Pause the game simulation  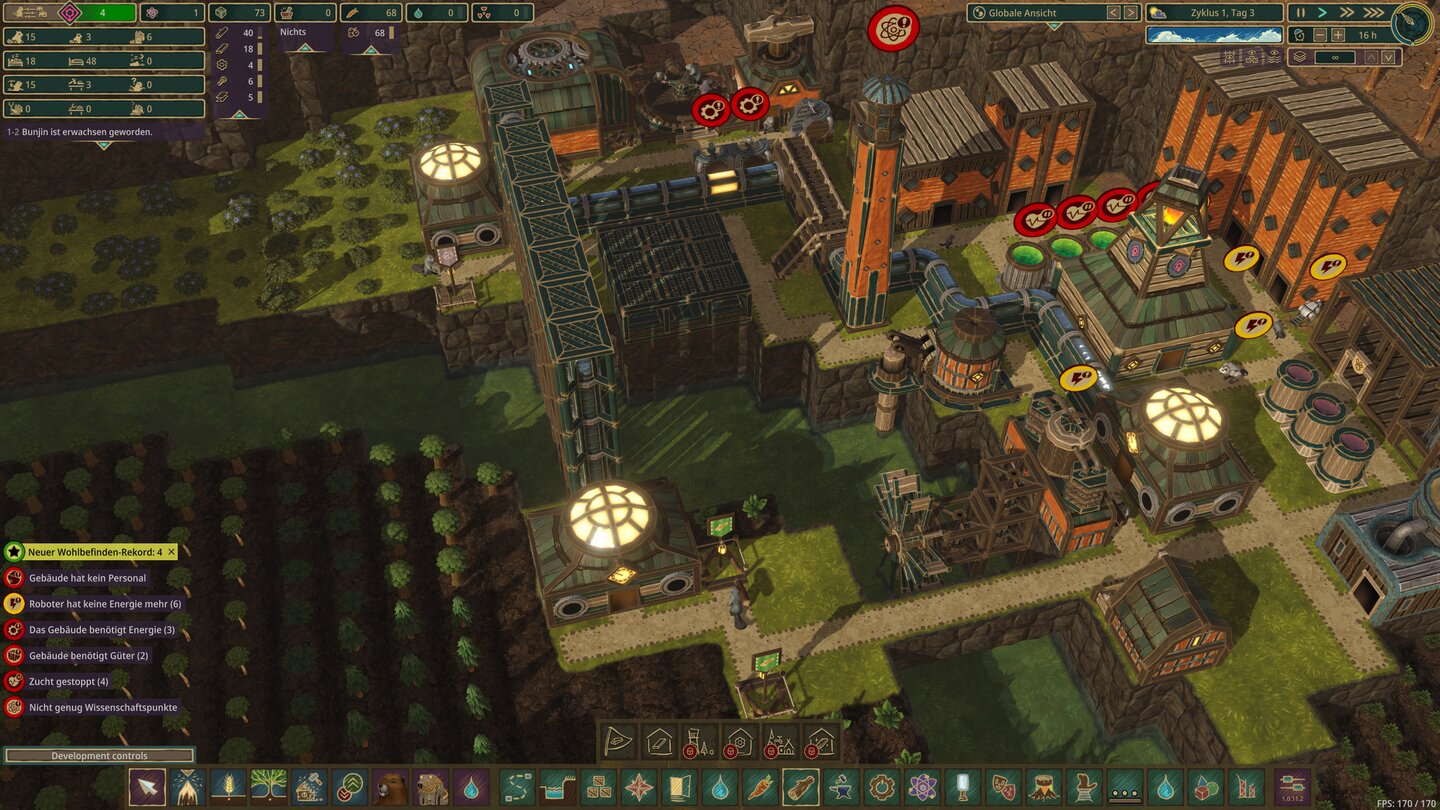pyautogui.click(x=1301, y=13)
